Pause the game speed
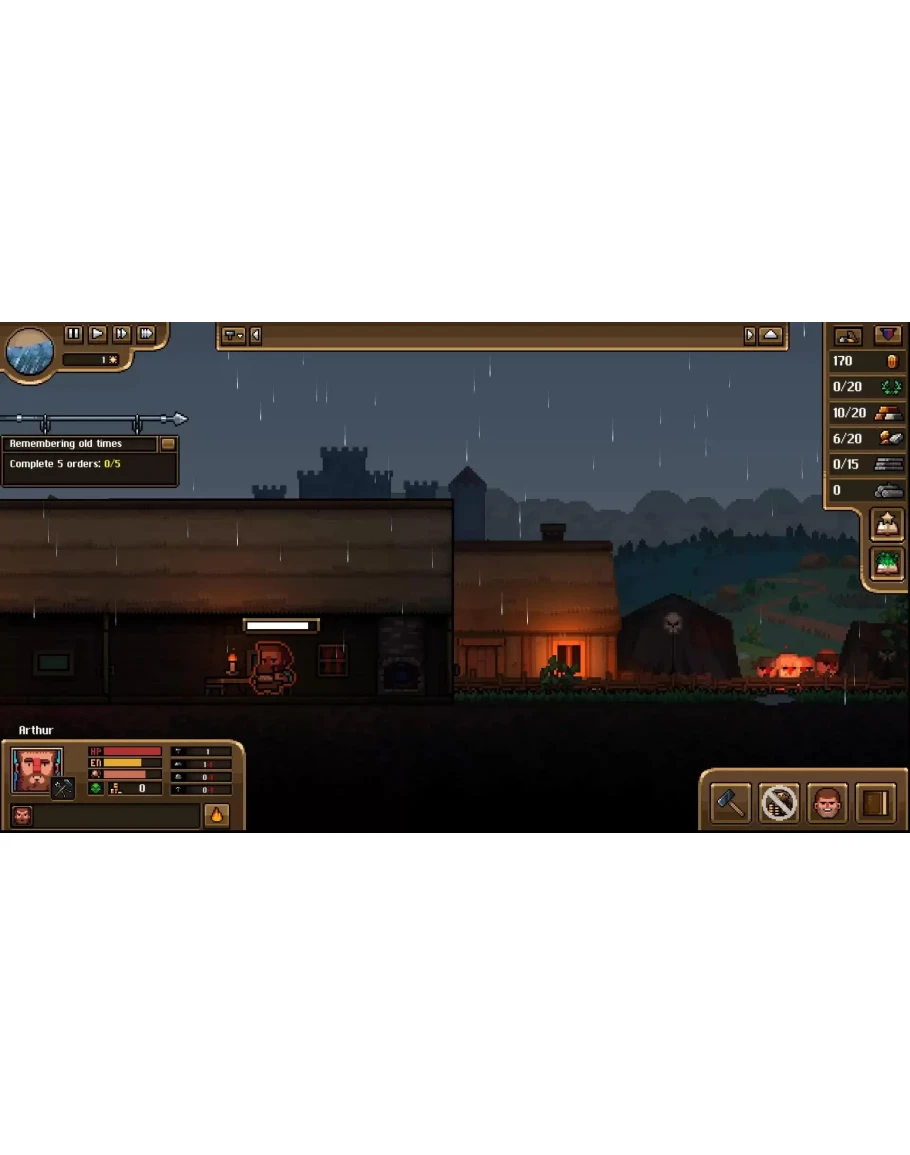 pyautogui.click(x=73, y=334)
